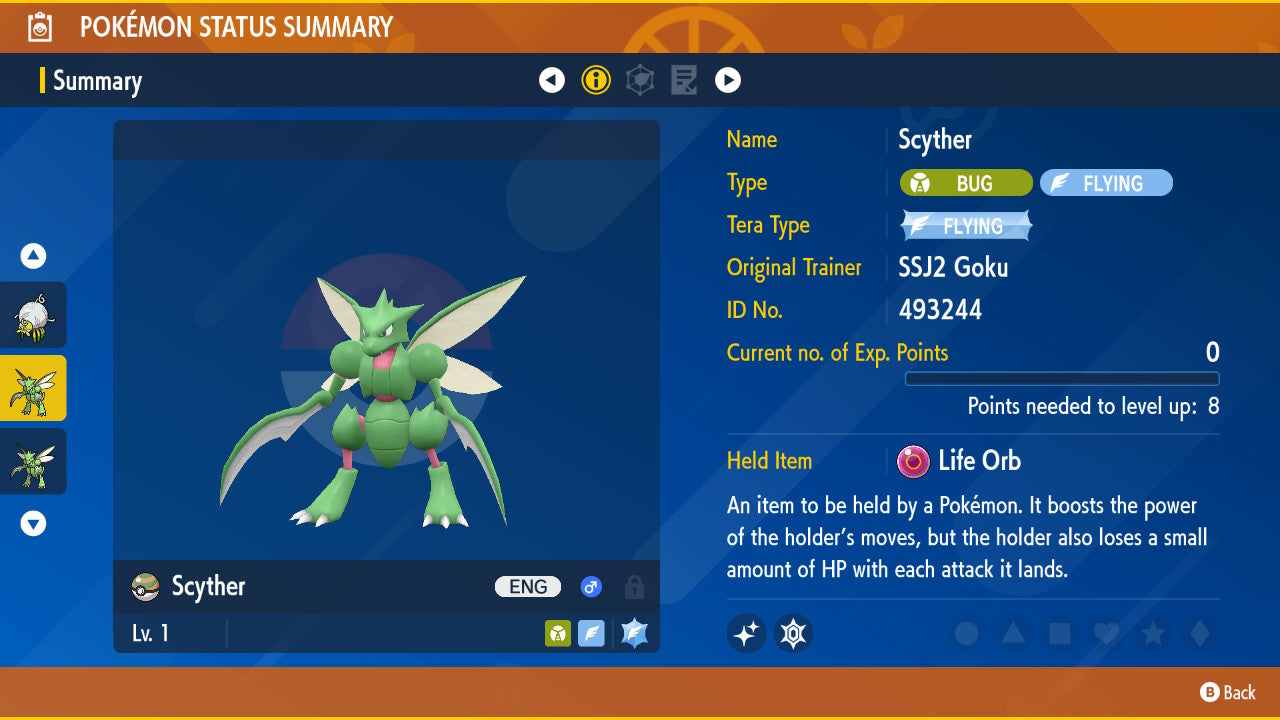Select the white round Pokémon thumbnail above Scyther

tap(33, 315)
